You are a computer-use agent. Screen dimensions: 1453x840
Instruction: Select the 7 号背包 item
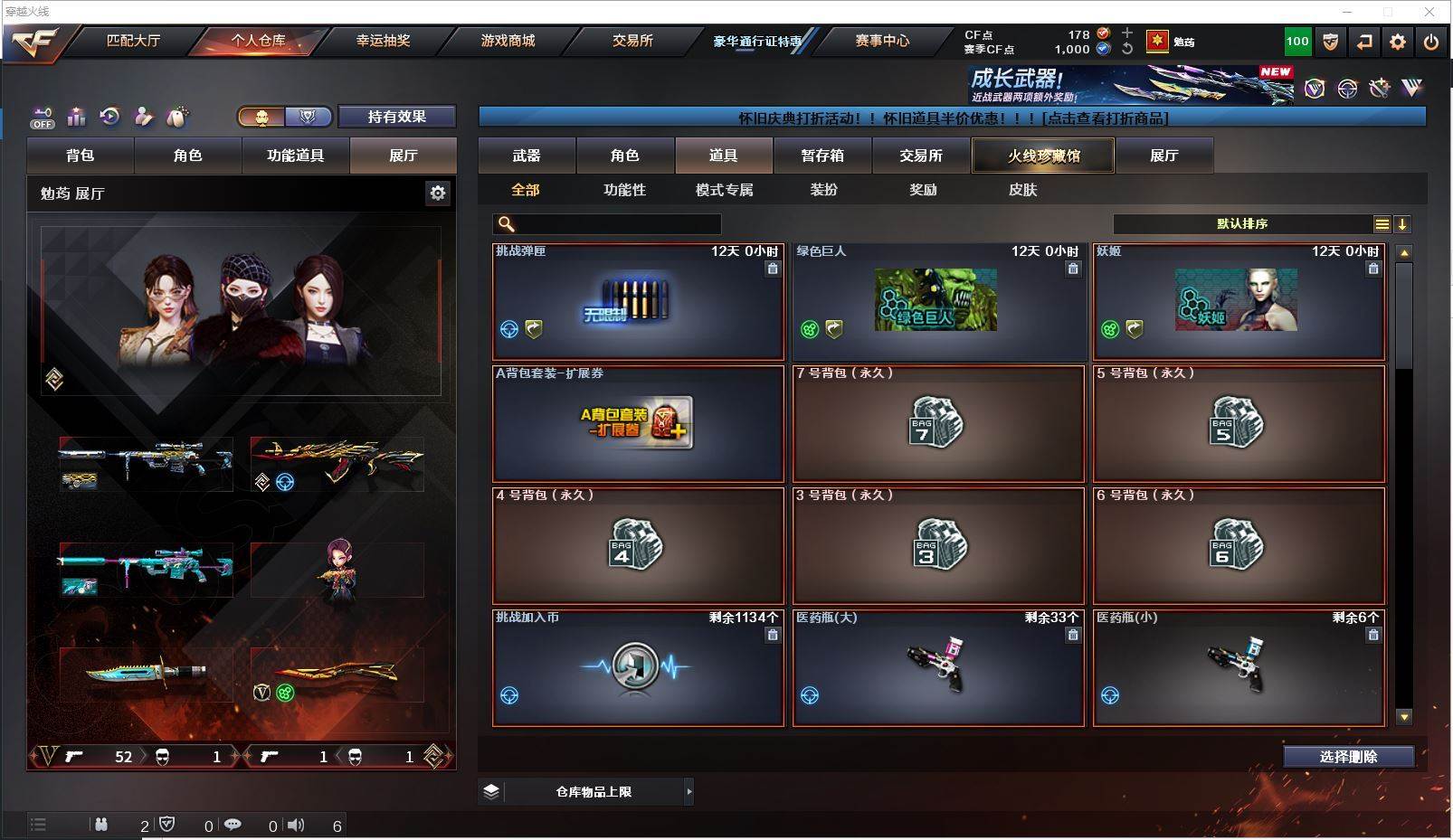(x=938, y=424)
